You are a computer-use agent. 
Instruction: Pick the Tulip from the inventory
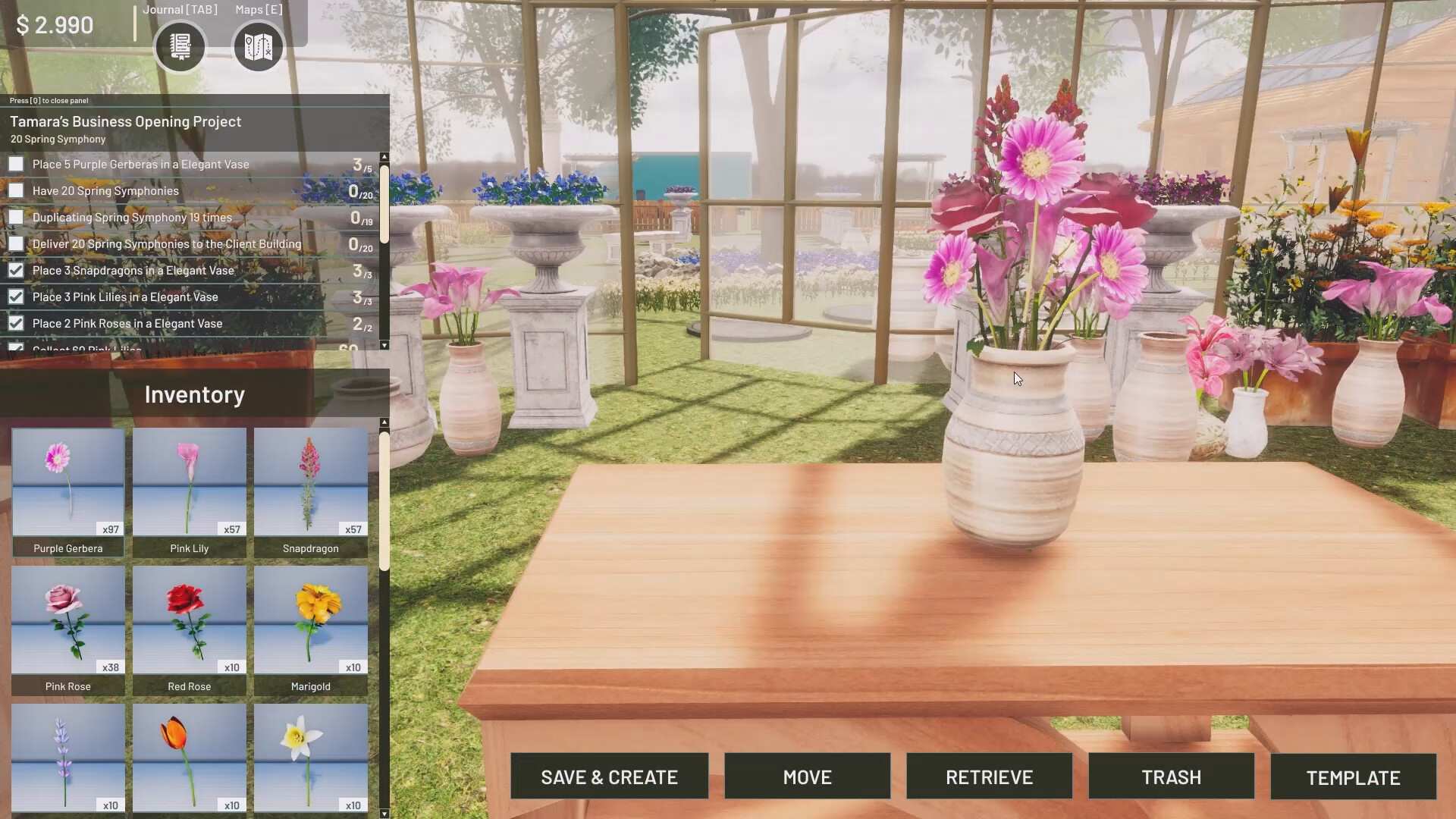[x=189, y=758]
